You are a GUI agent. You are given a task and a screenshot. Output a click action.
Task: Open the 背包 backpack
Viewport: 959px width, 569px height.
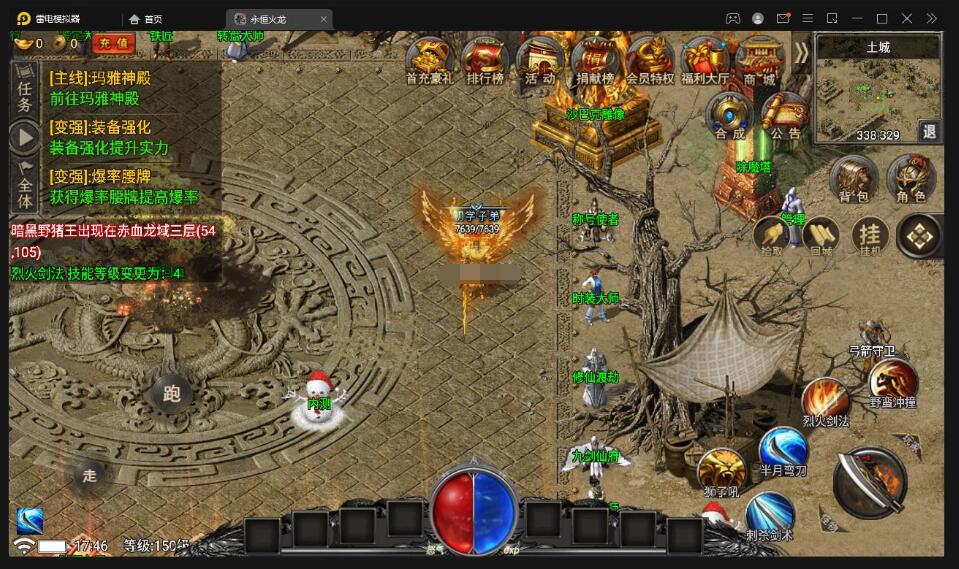(854, 178)
